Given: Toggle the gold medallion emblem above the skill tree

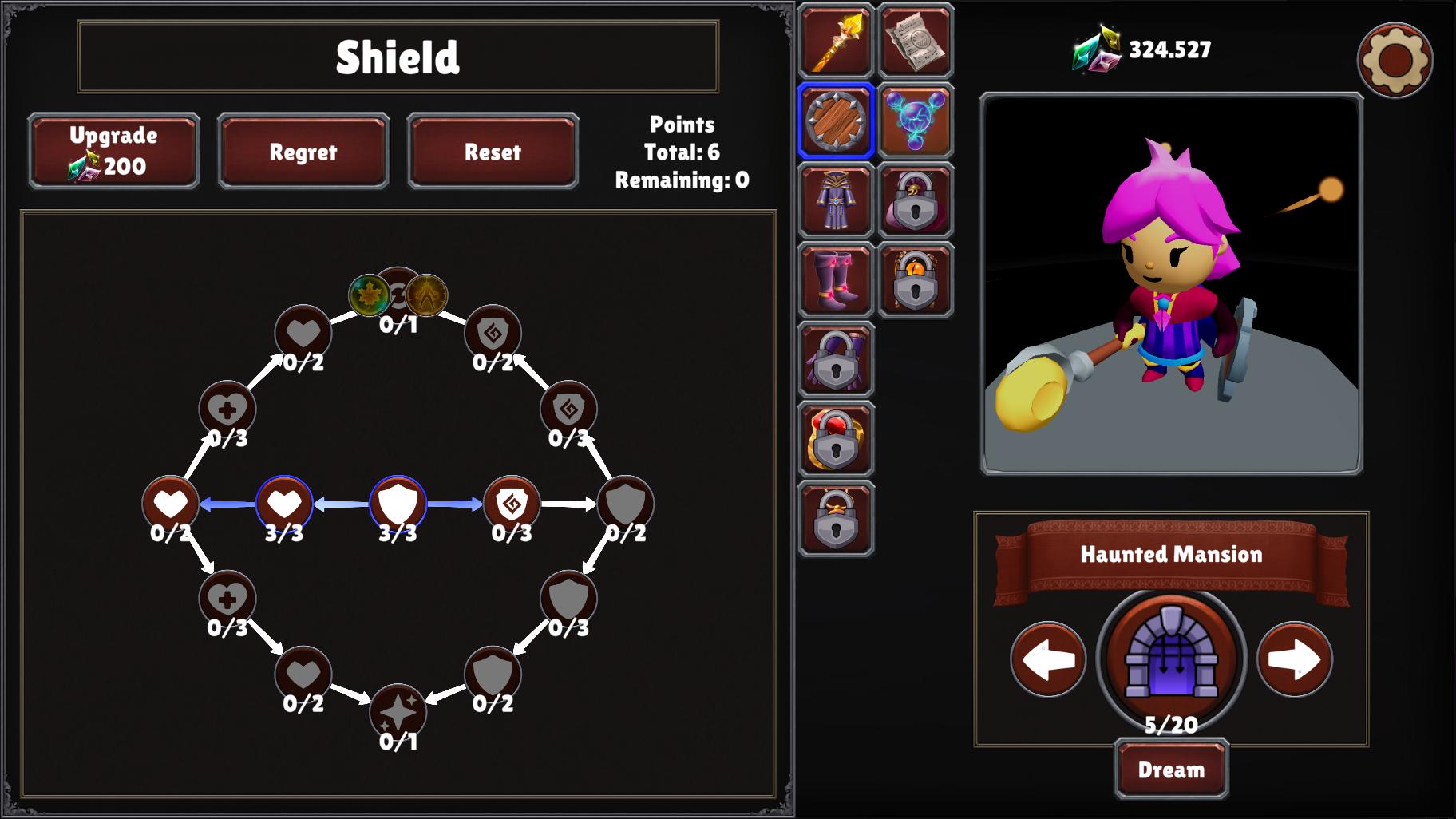Looking at the screenshot, I should (x=425, y=295).
